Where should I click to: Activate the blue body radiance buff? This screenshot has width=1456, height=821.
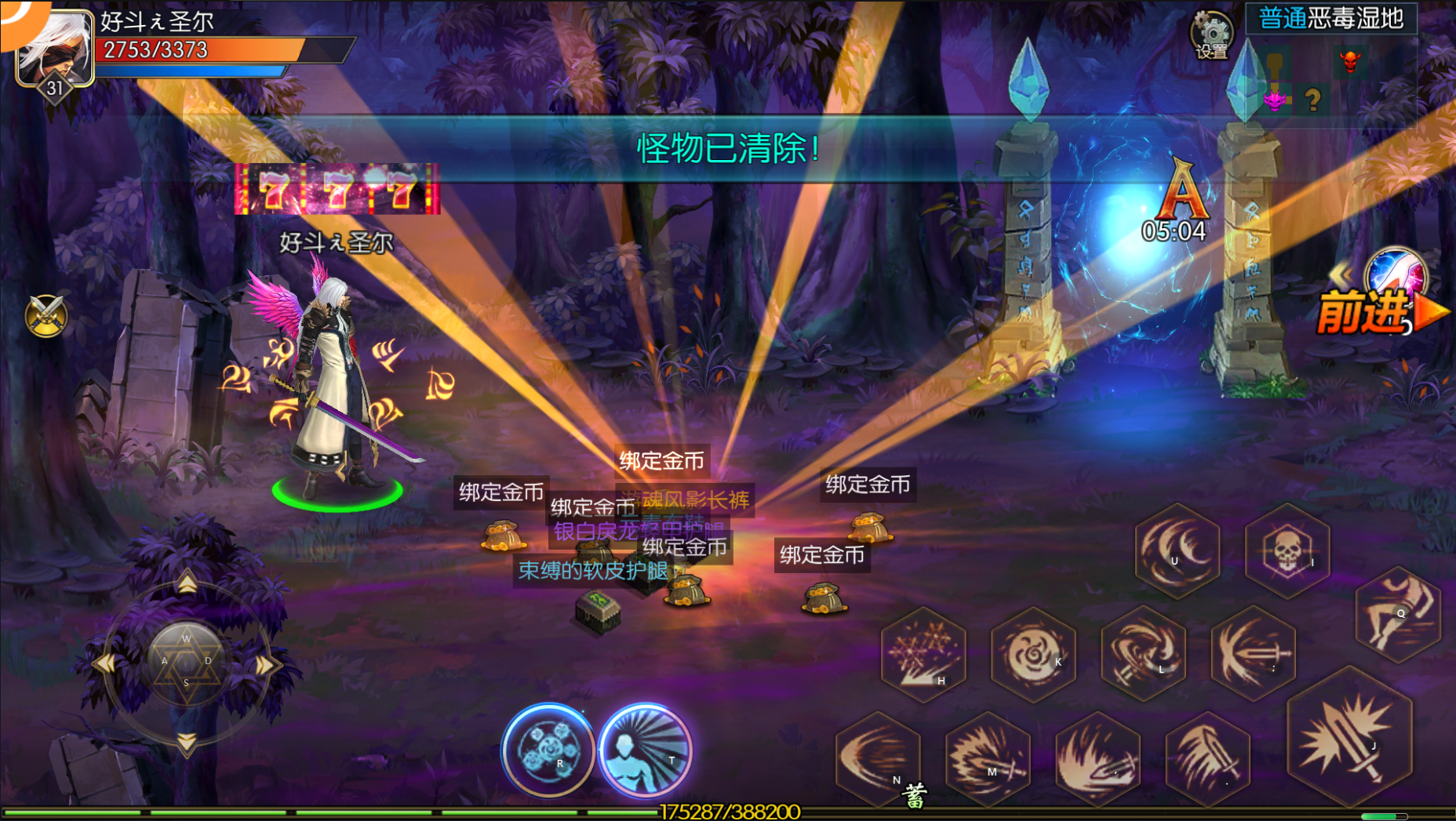(x=645, y=750)
